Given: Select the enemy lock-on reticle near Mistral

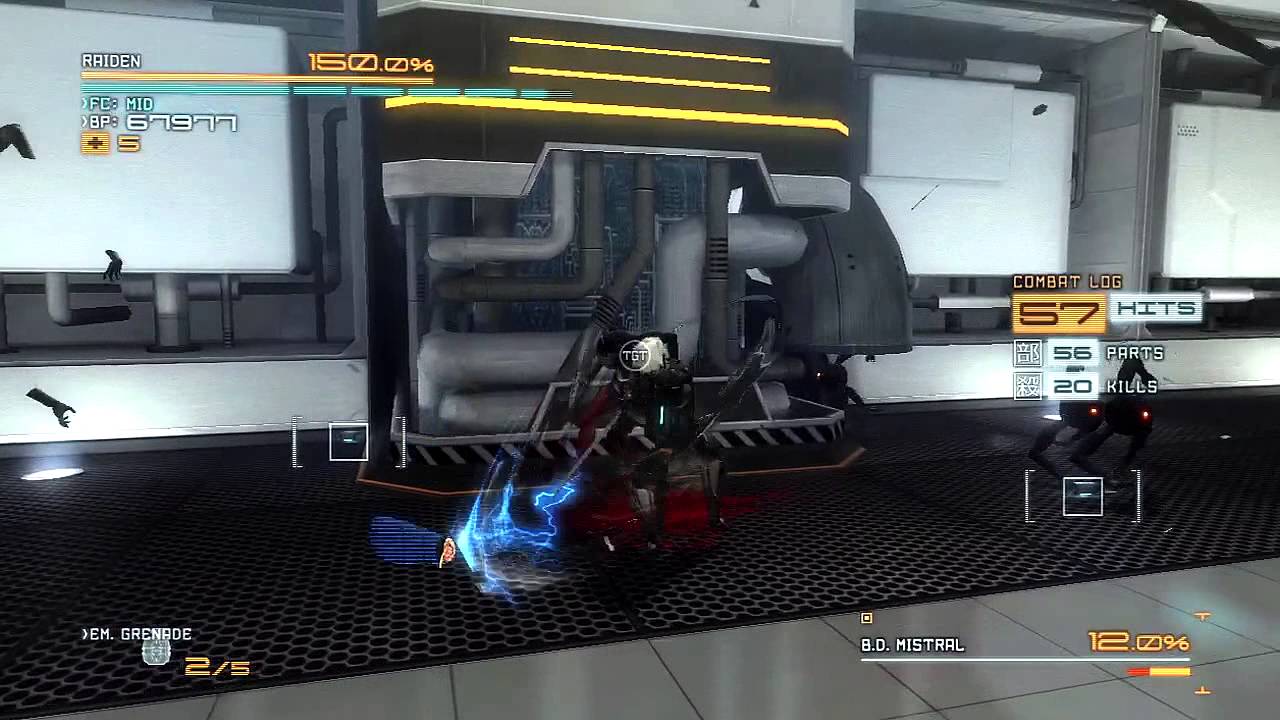Looking at the screenshot, I should point(1081,495).
